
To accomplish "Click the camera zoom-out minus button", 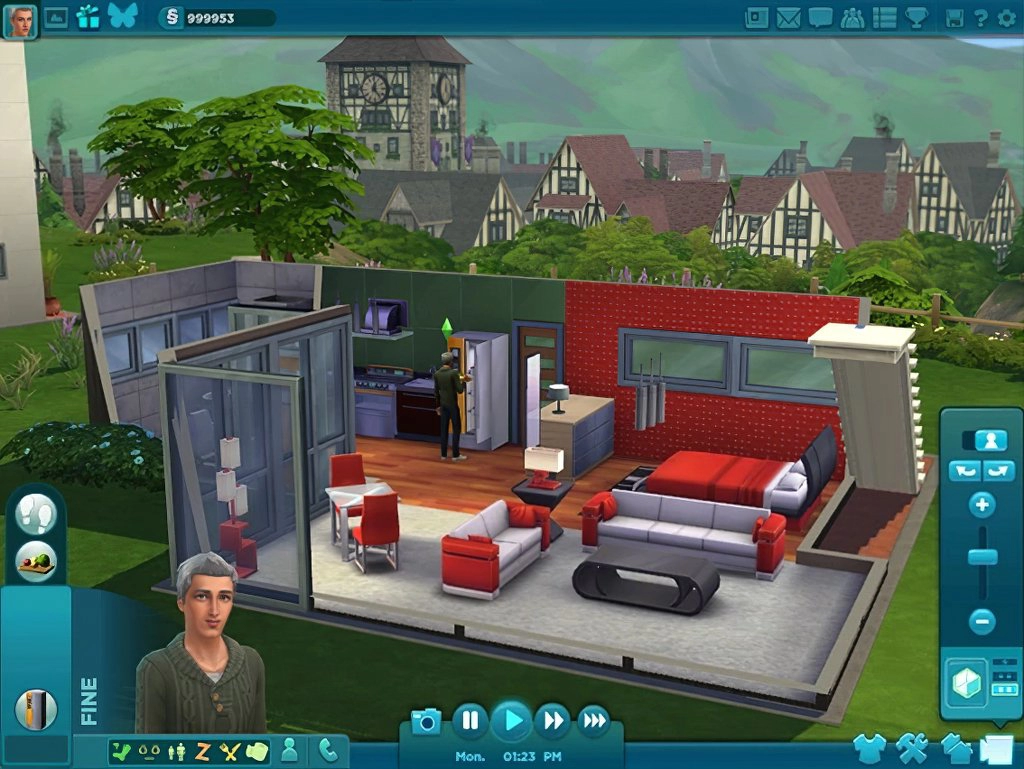I will [982, 621].
